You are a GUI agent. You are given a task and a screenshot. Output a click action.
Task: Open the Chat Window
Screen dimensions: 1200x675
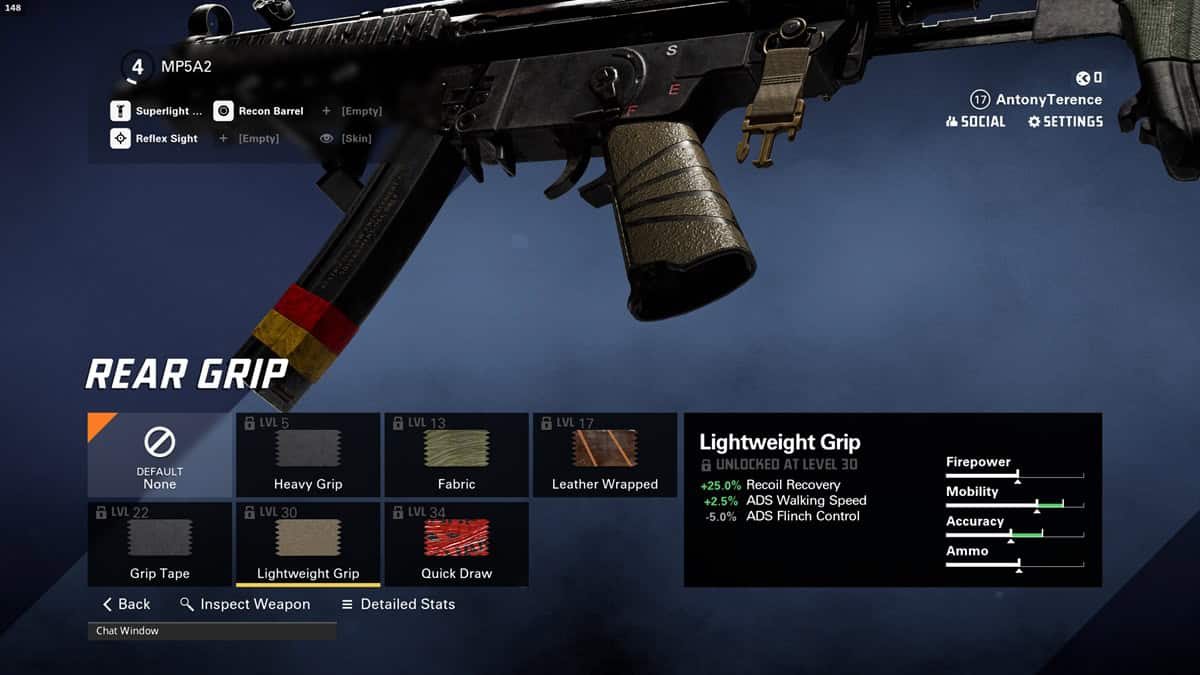[x=212, y=631]
